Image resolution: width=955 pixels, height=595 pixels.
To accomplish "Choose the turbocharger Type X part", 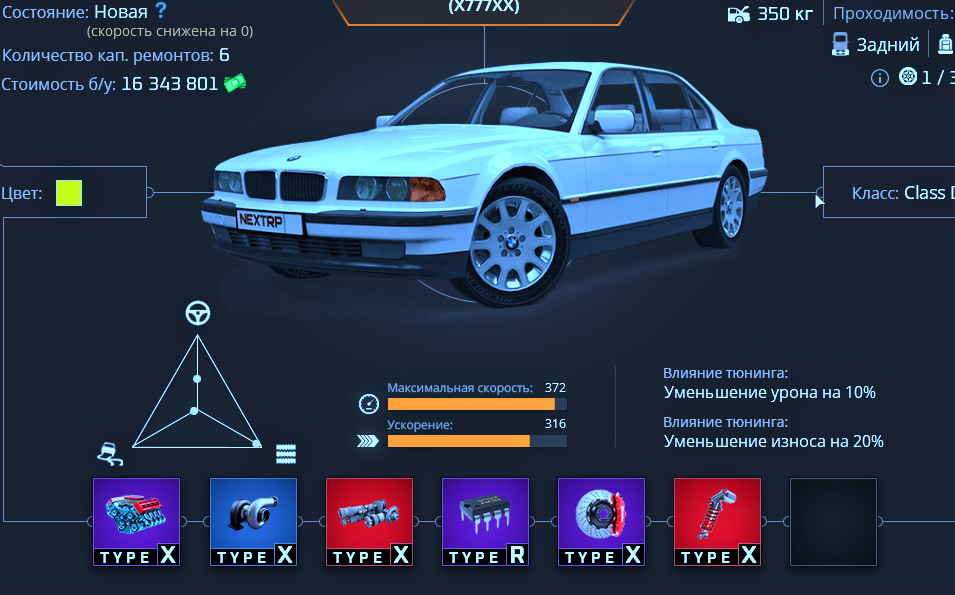I will (x=253, y=521).
